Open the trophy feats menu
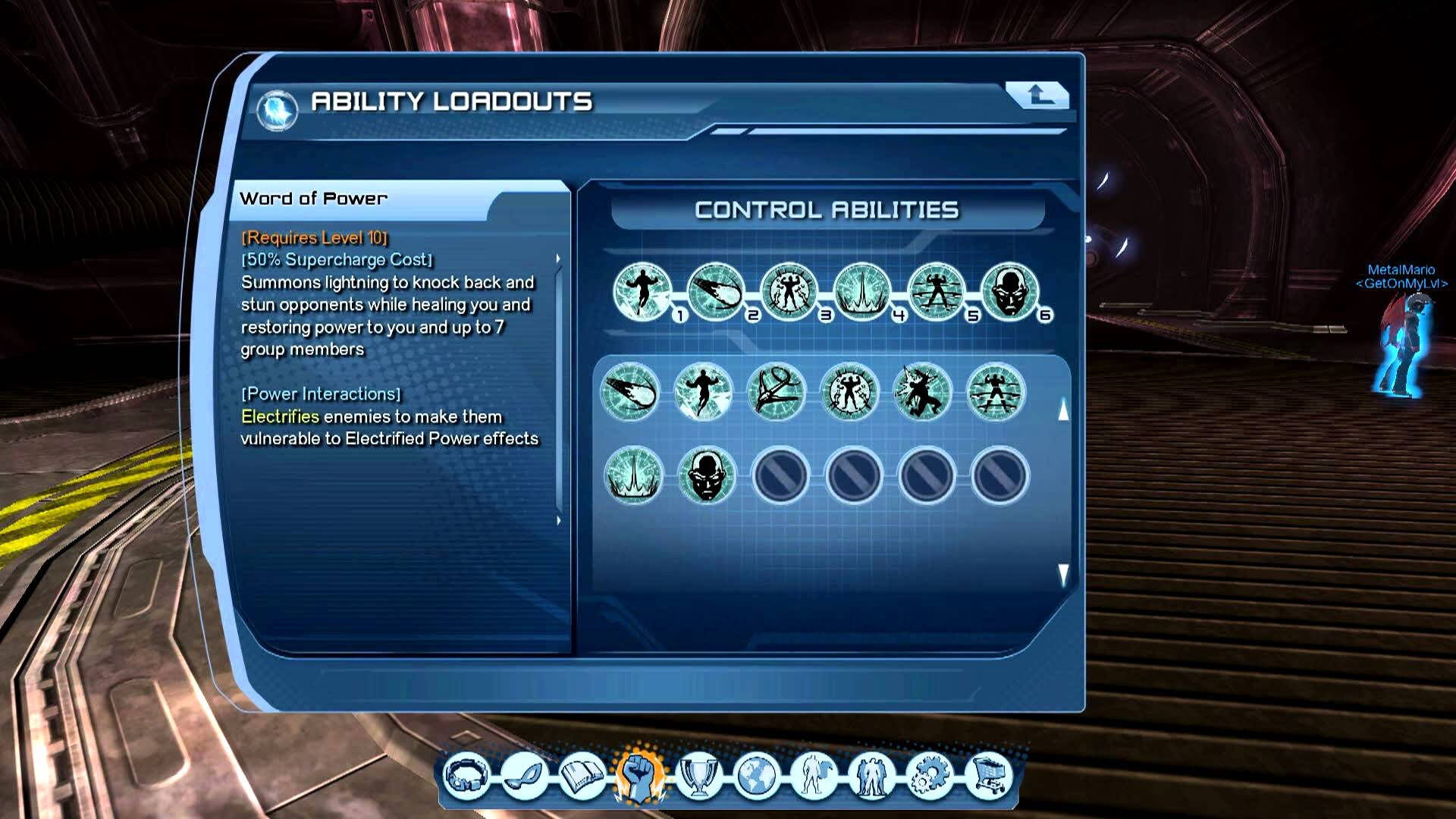Image resolution: width=1456 pixels, height=819 pixels. pyautogui.click(x=698, y=775)
